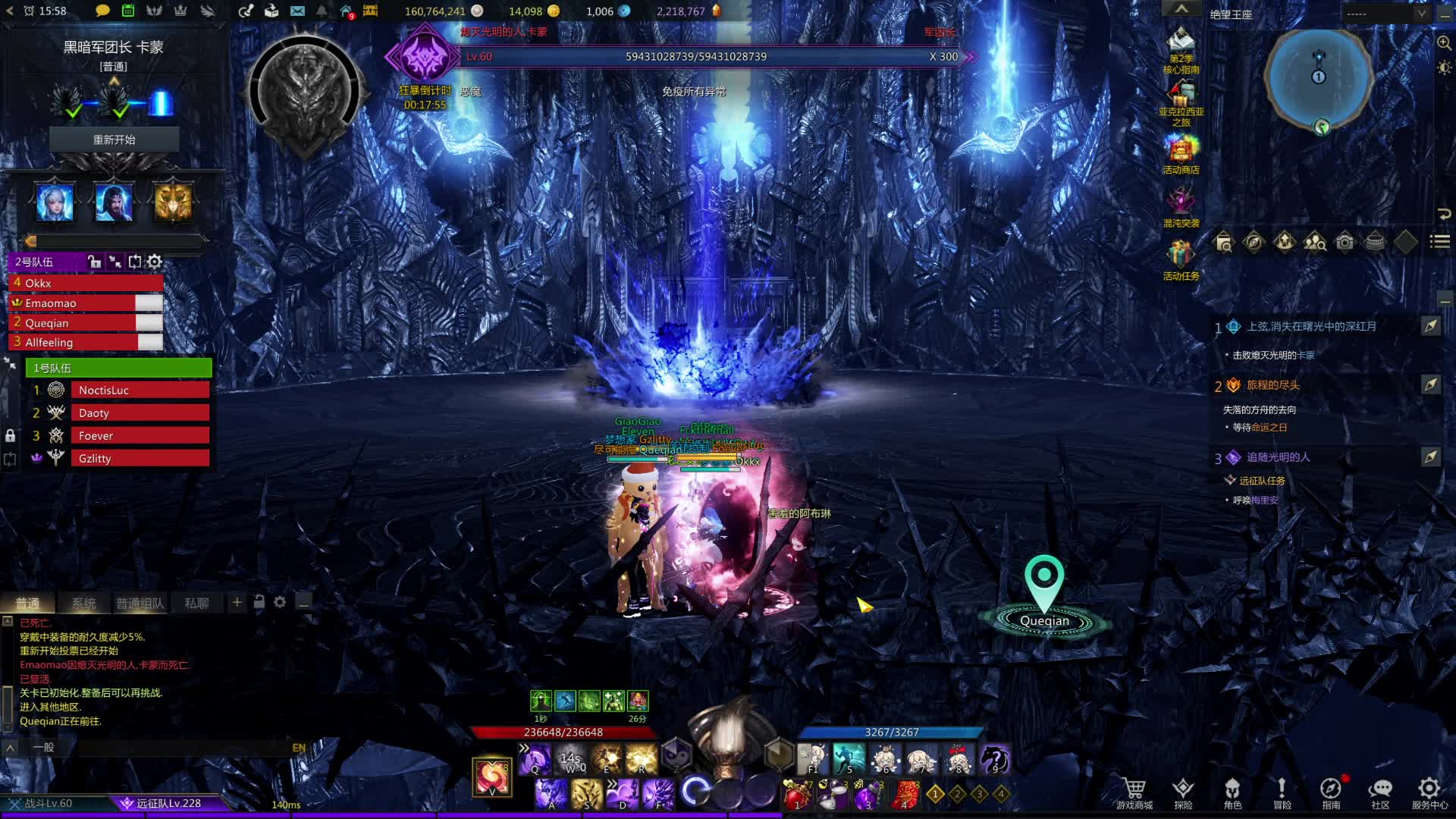Open the 活动商店 event shop icon

click(x=1181, y=154)
